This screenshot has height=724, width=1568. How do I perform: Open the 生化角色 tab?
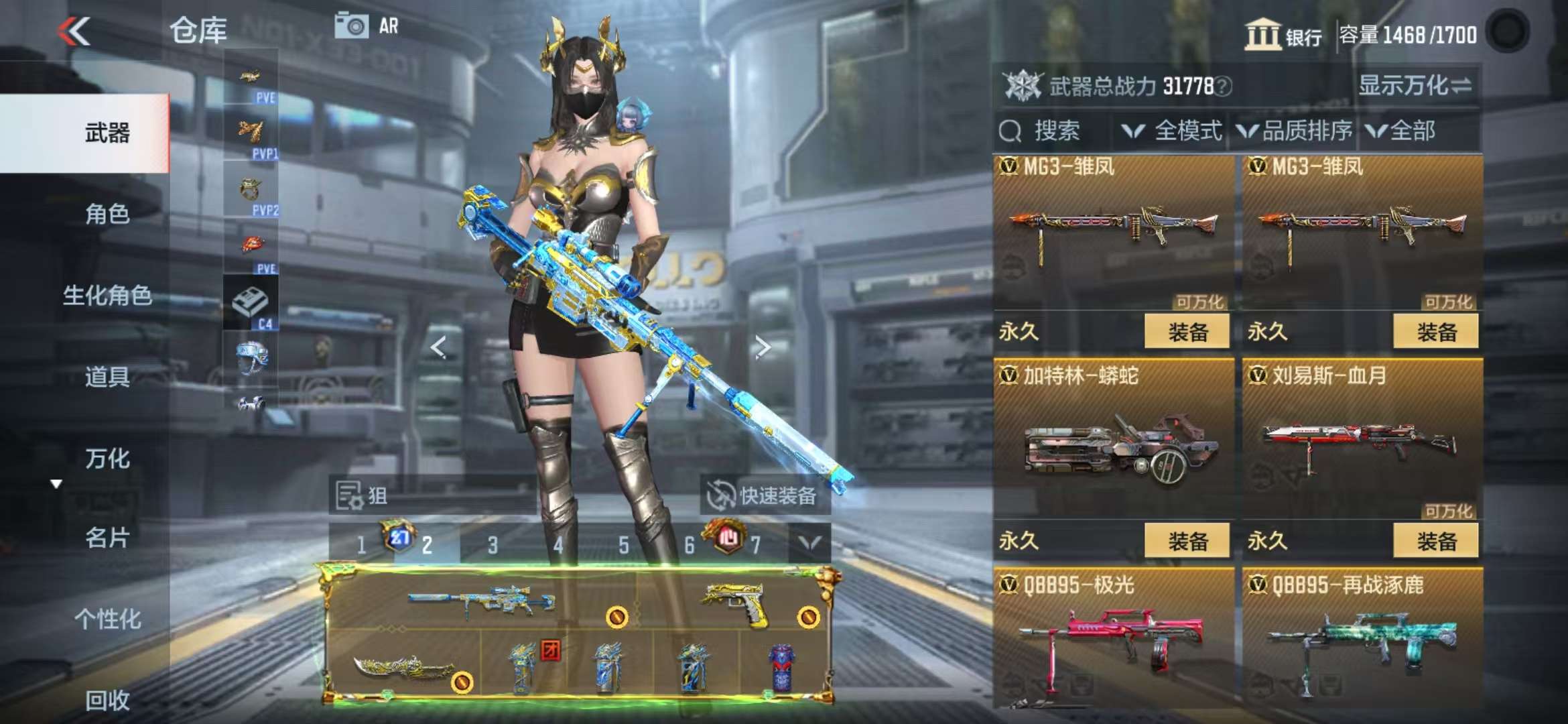click(x=107, y=296)
